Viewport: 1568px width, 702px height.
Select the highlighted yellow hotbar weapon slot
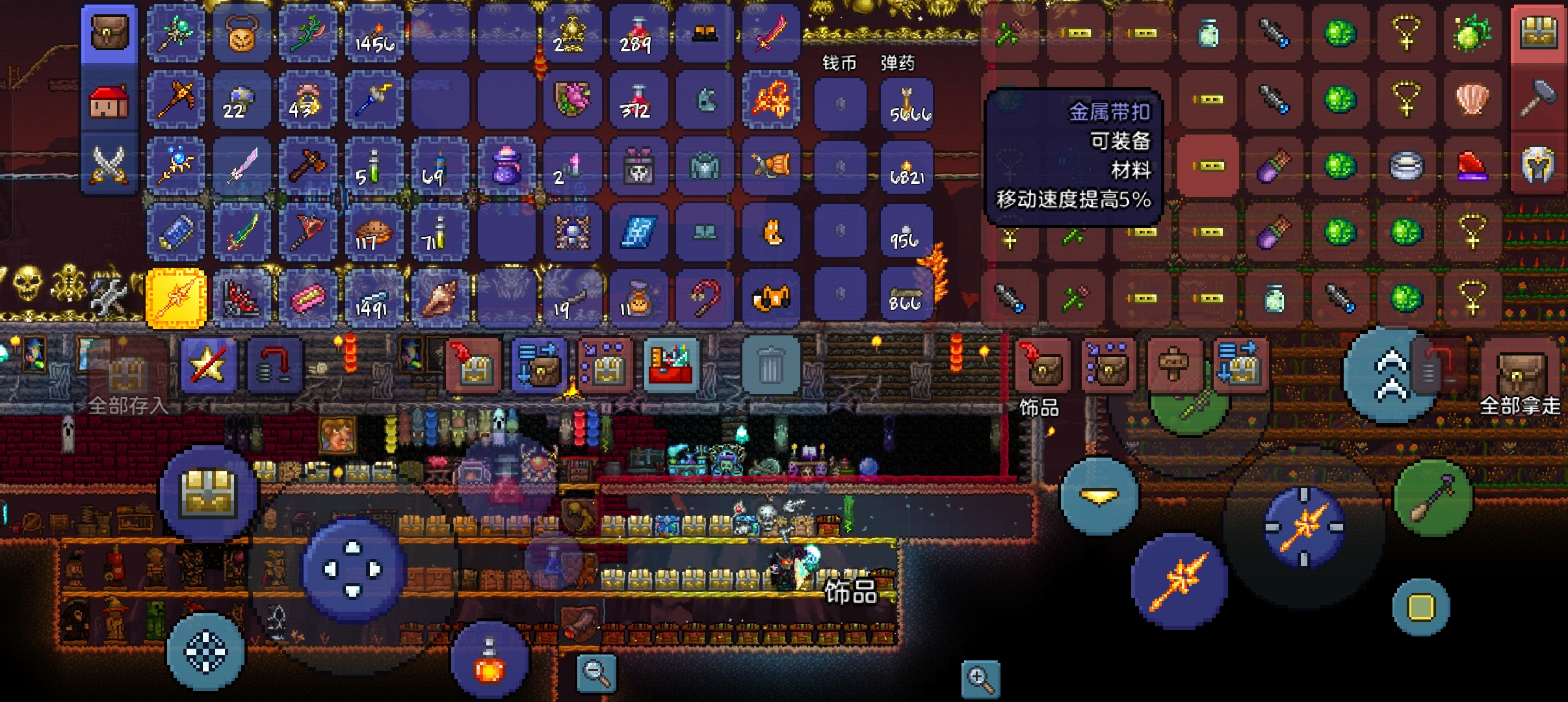coord(176,298)
